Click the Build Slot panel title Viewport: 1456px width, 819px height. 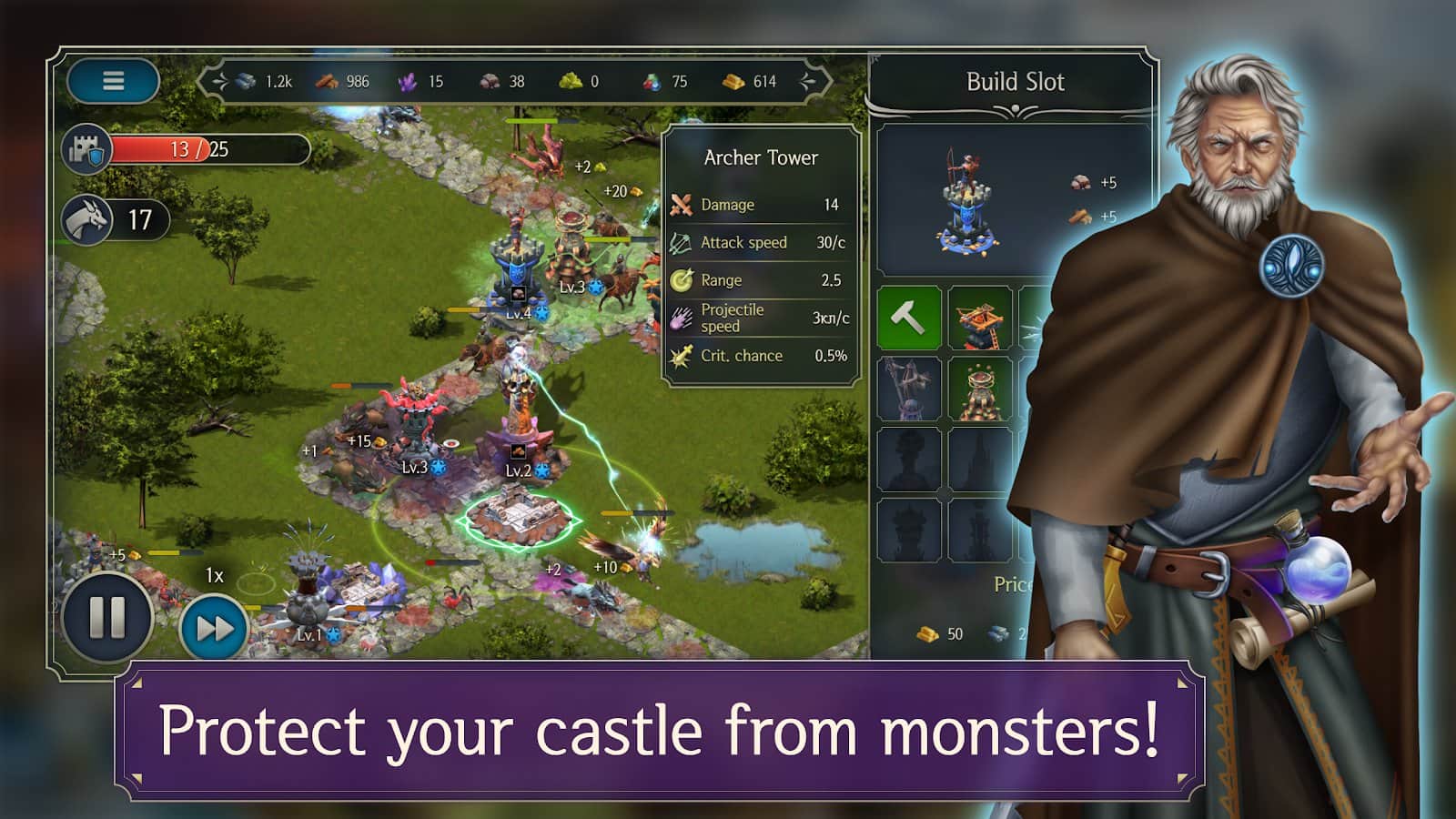[1016, 82]
